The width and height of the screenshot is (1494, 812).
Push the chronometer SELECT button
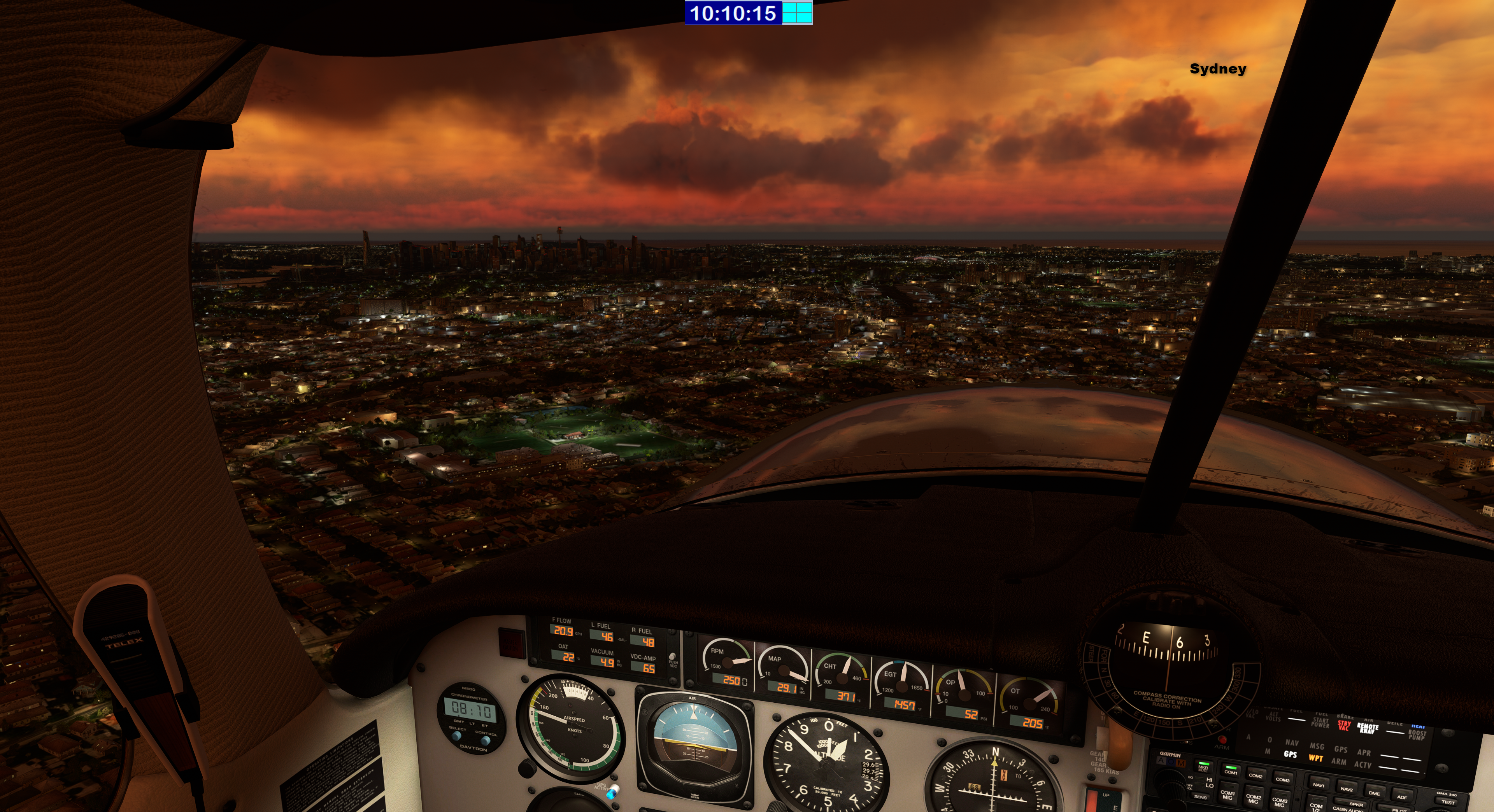coord(456,735)
